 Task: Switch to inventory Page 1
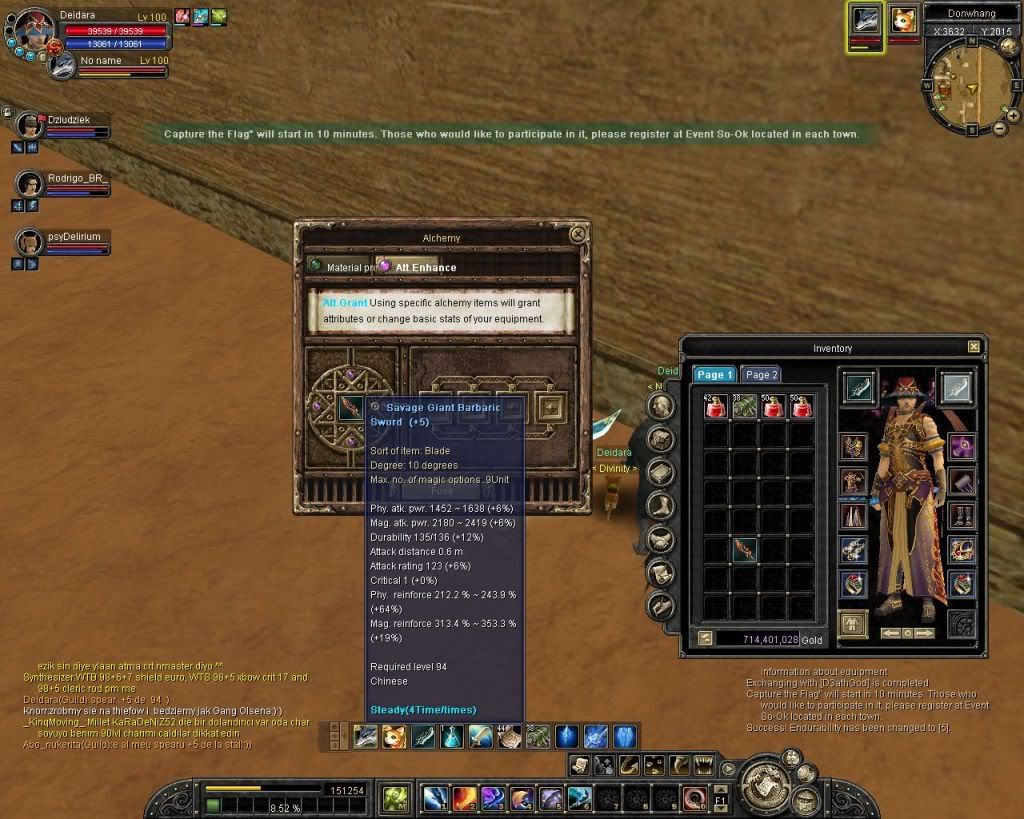tap(715, 375)
